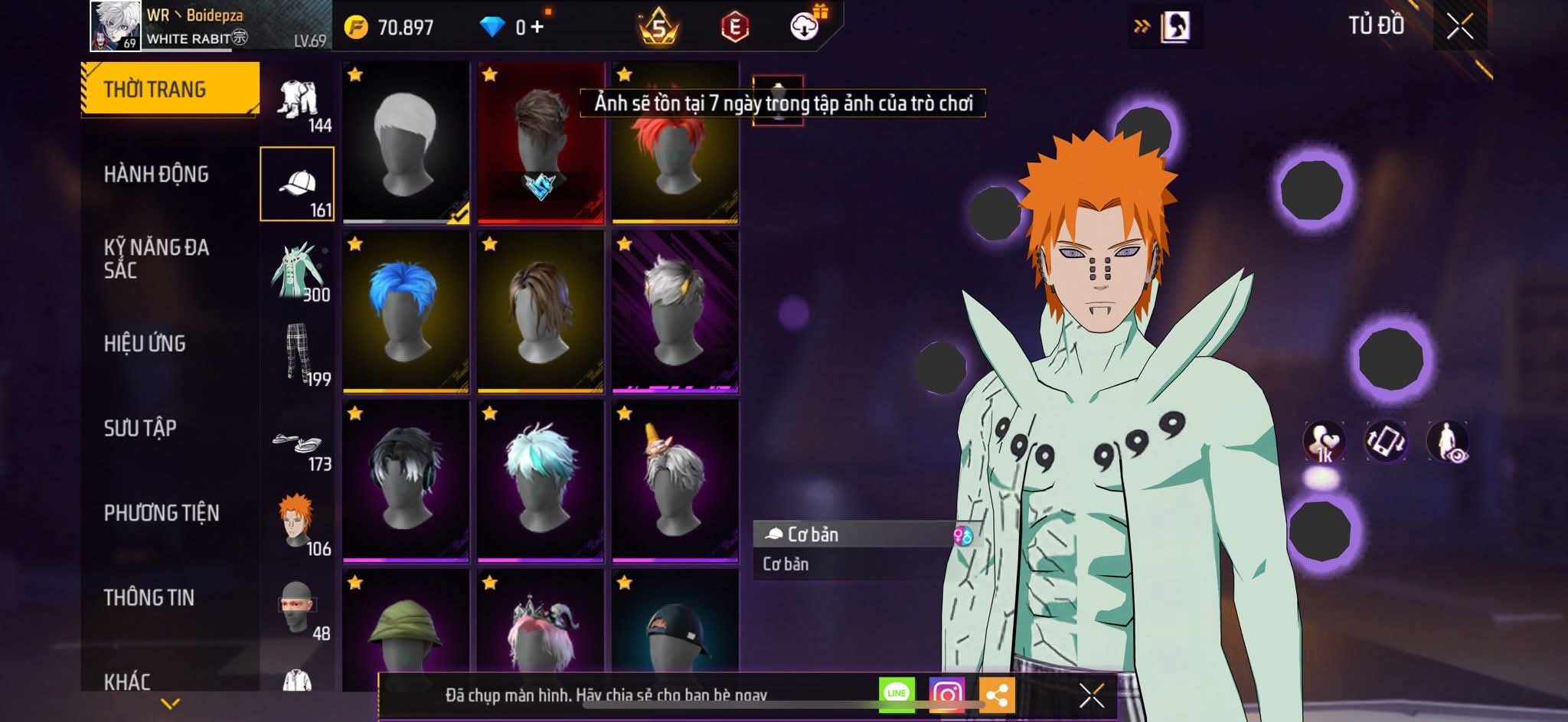Show the Thông Tin info tab
The image size is (1568, 722).
pyautogui.click(x=149, y=597)
